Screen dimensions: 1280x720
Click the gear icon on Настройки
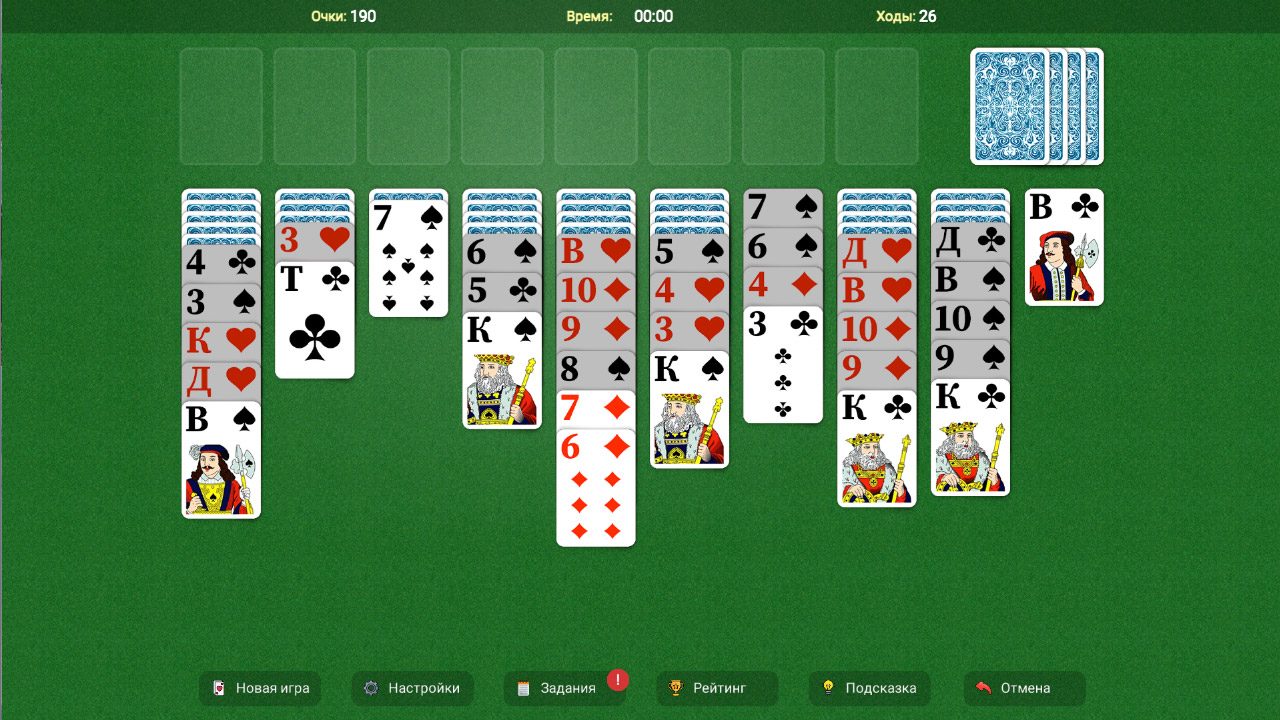(371, 688)
